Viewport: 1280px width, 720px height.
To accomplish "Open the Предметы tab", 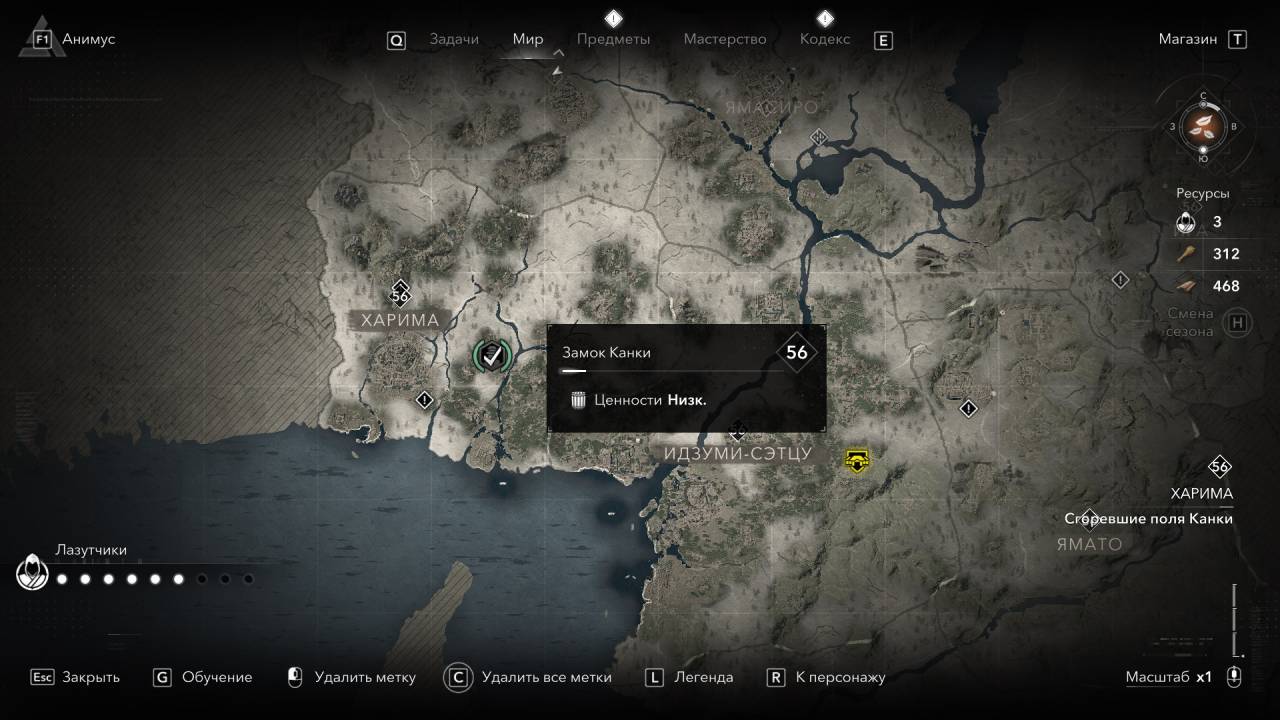I will pos(613,39).
